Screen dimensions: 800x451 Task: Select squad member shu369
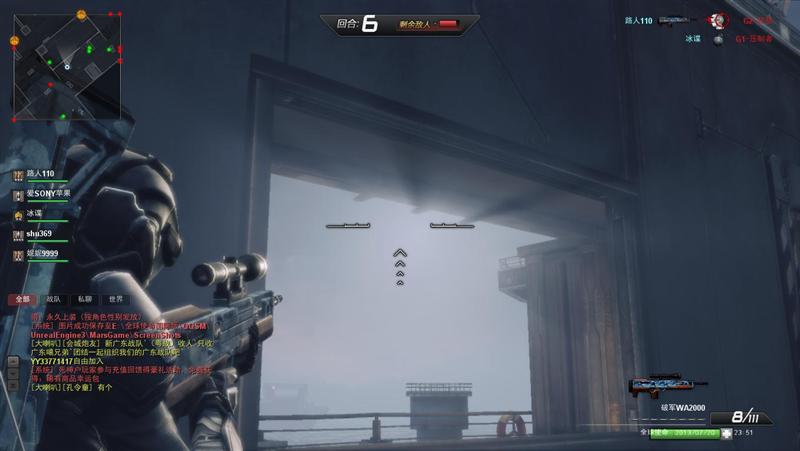38,232
